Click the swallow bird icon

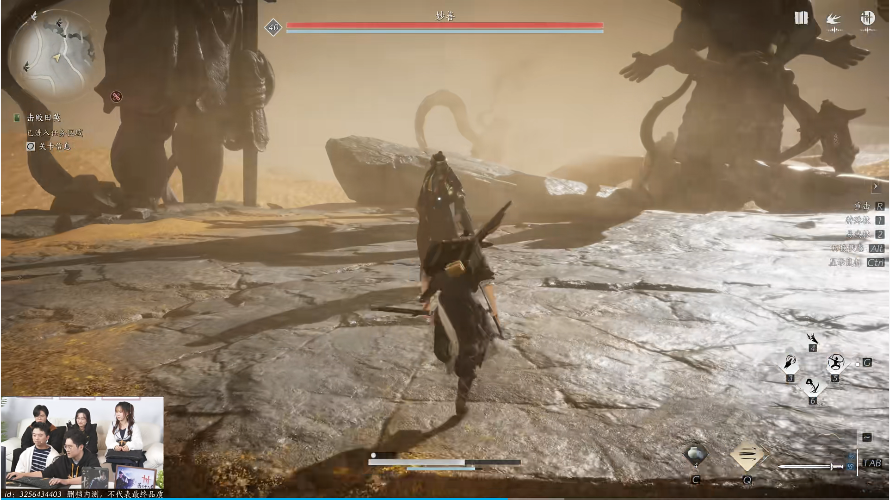pos(833,18)
